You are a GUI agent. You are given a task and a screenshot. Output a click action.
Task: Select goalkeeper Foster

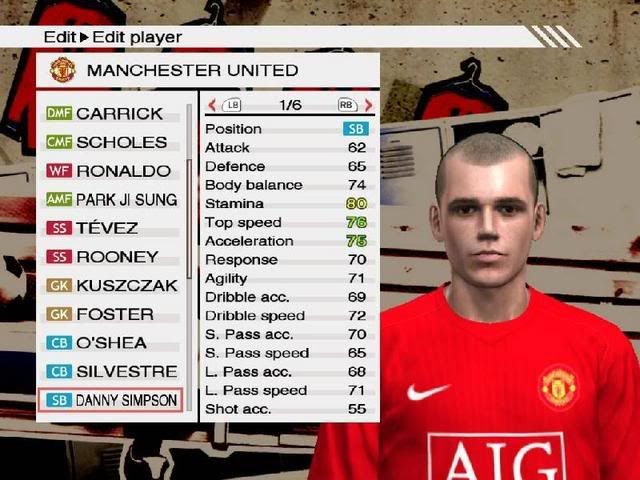112,314
